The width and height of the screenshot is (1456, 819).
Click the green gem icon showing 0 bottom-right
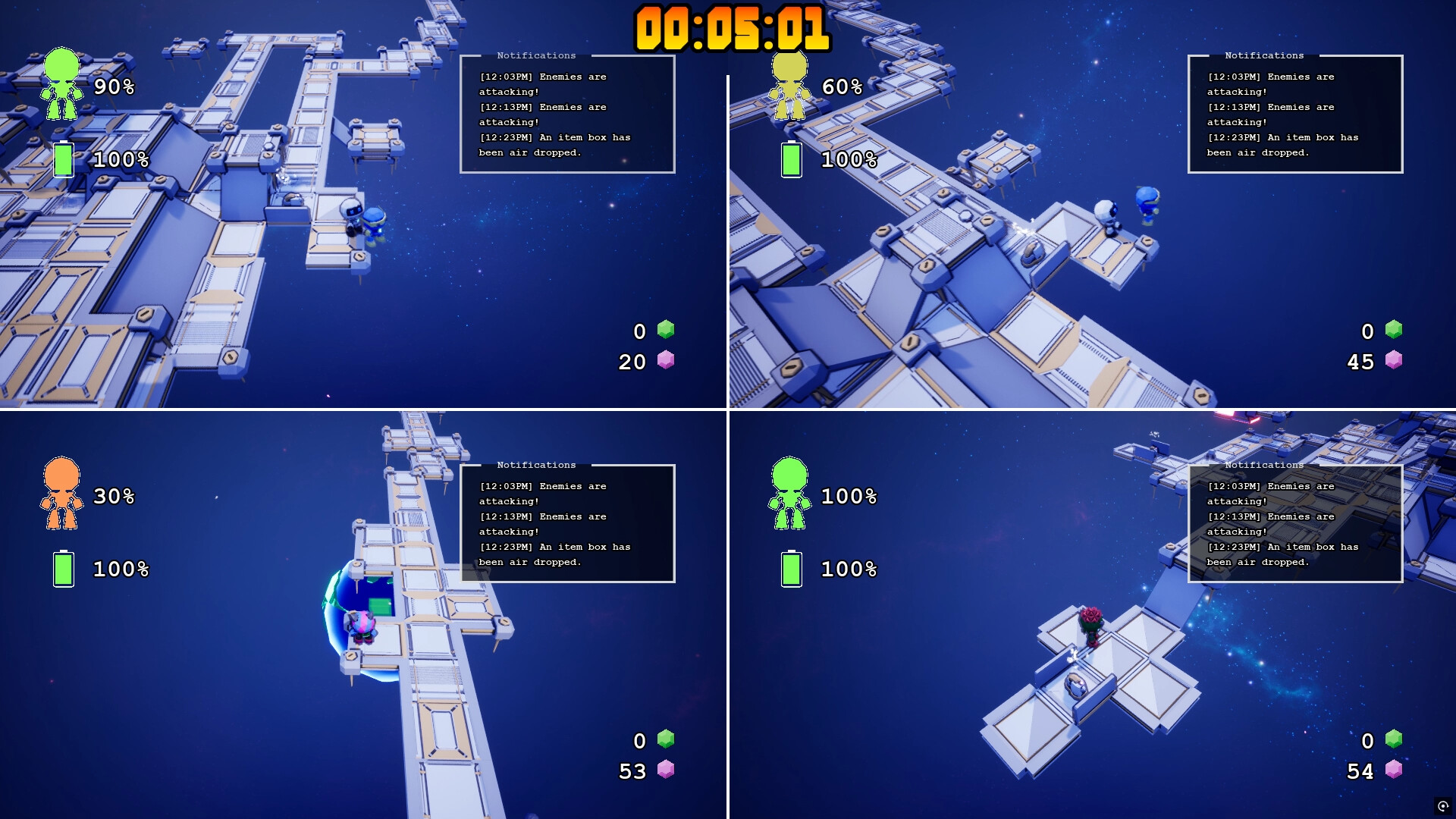coord(1394,740)
